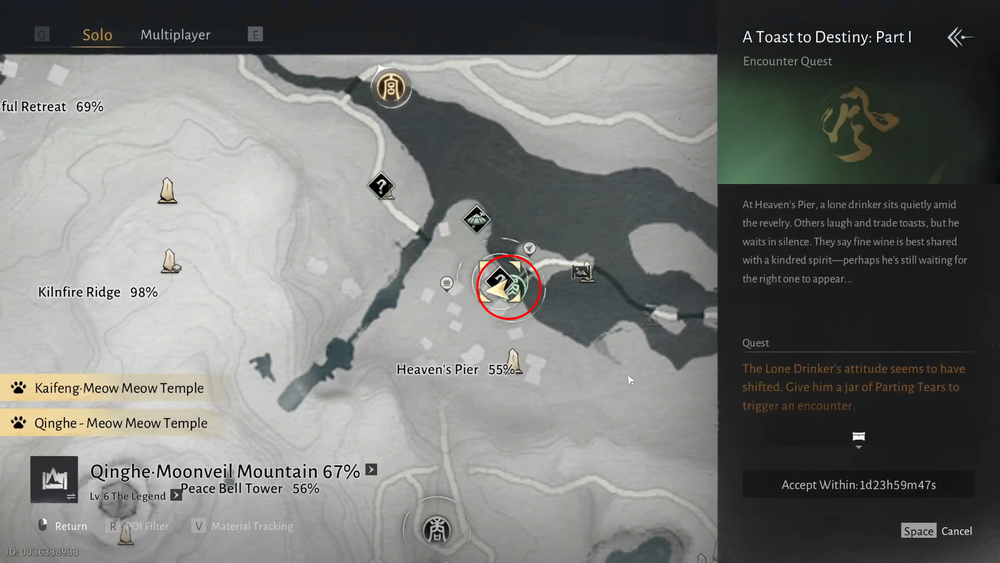Close quest panel with the back arrow
The image size is (1000, 563).
point(959,38)
